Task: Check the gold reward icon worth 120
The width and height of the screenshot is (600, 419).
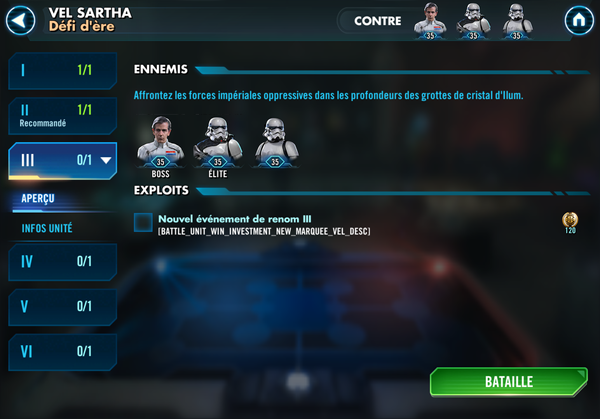Action: (x=570, y=220)
